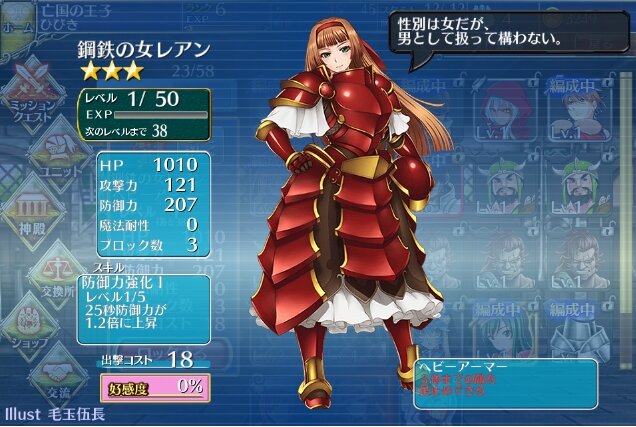Go to the ホーム home menu

point(18,22)
